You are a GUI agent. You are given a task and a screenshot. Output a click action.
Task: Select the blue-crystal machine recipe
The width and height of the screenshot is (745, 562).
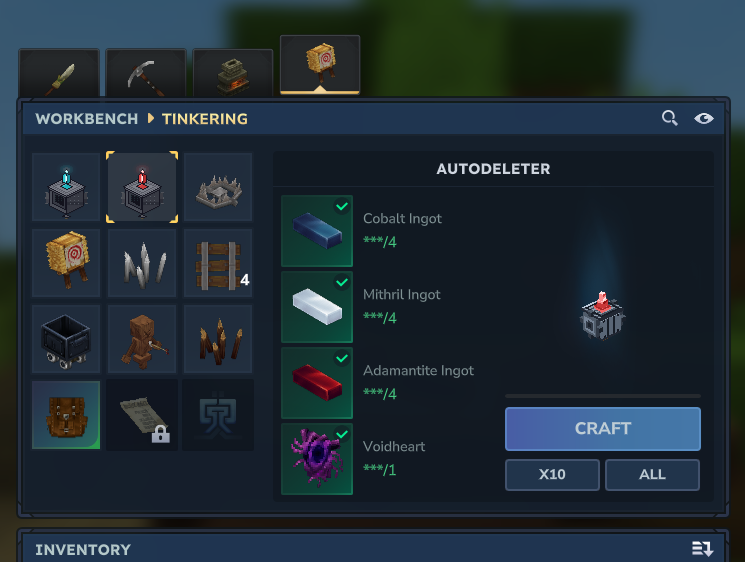coord(65,187)
